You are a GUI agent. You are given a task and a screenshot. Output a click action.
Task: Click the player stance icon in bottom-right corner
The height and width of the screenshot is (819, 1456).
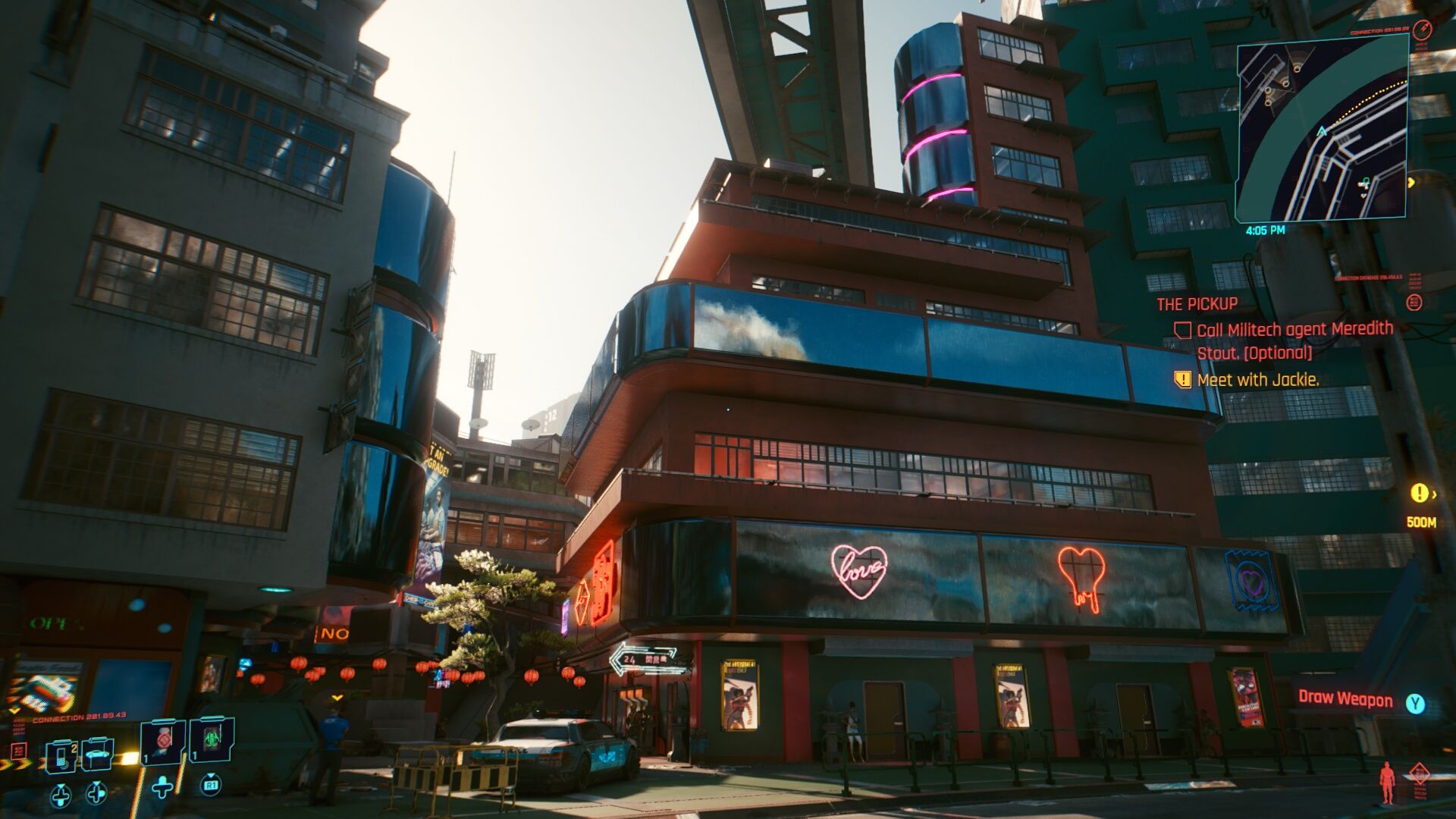(x=1386, y=781)
